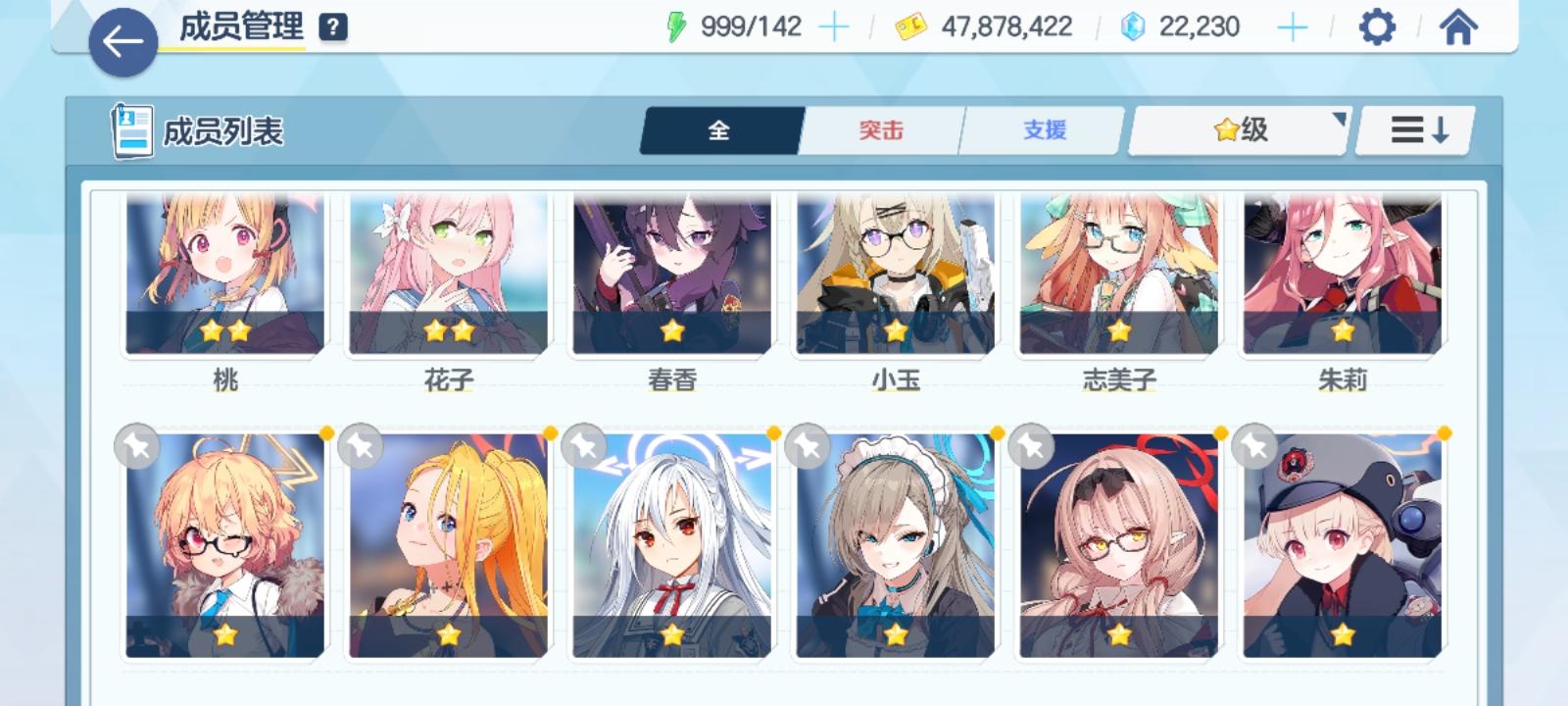The width and height of the screenshot is (1568, 706).
Task: Toggle the pin marker on the white-haired halo student
Action: 583,446
